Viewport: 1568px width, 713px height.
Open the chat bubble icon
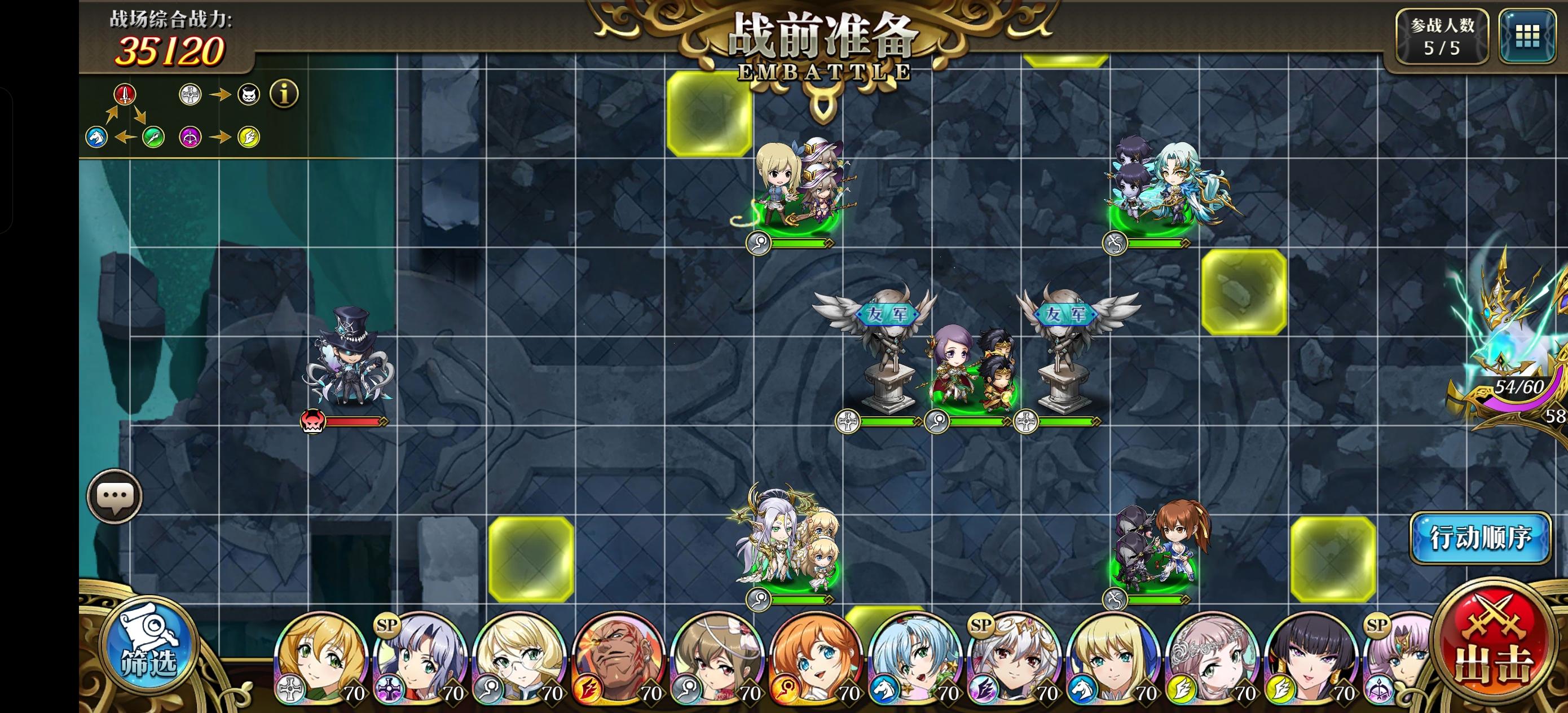click(116, 496)
